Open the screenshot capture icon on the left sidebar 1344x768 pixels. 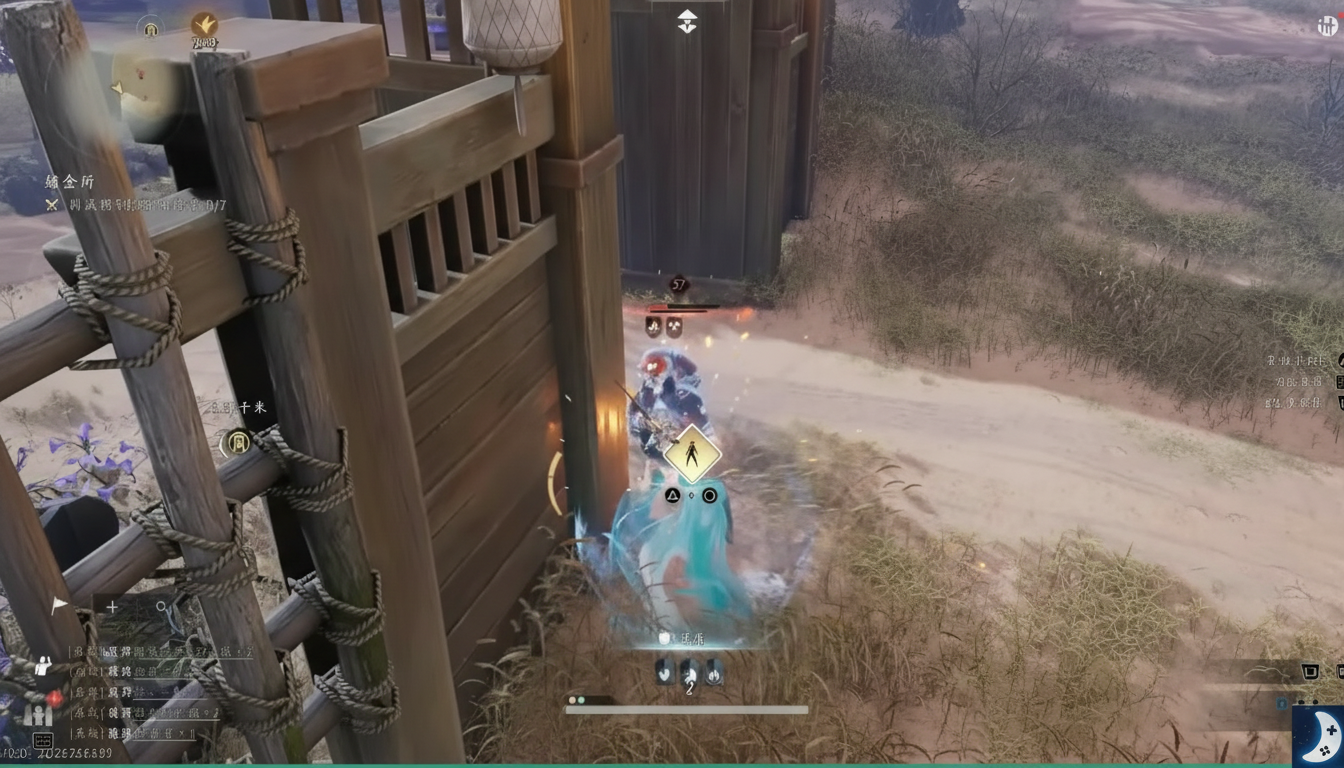(x=44, y=738)
